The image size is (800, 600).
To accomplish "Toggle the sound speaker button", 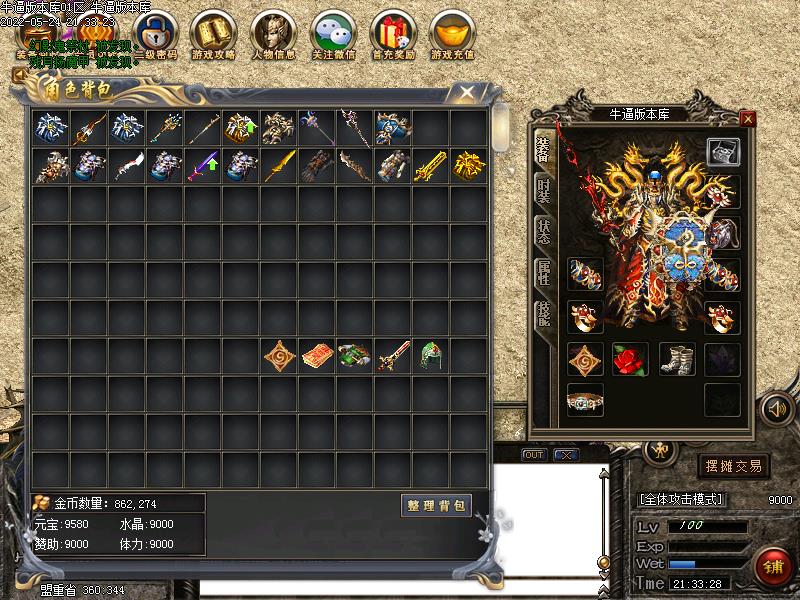I will pyautogui.click(x=775, y=408).
